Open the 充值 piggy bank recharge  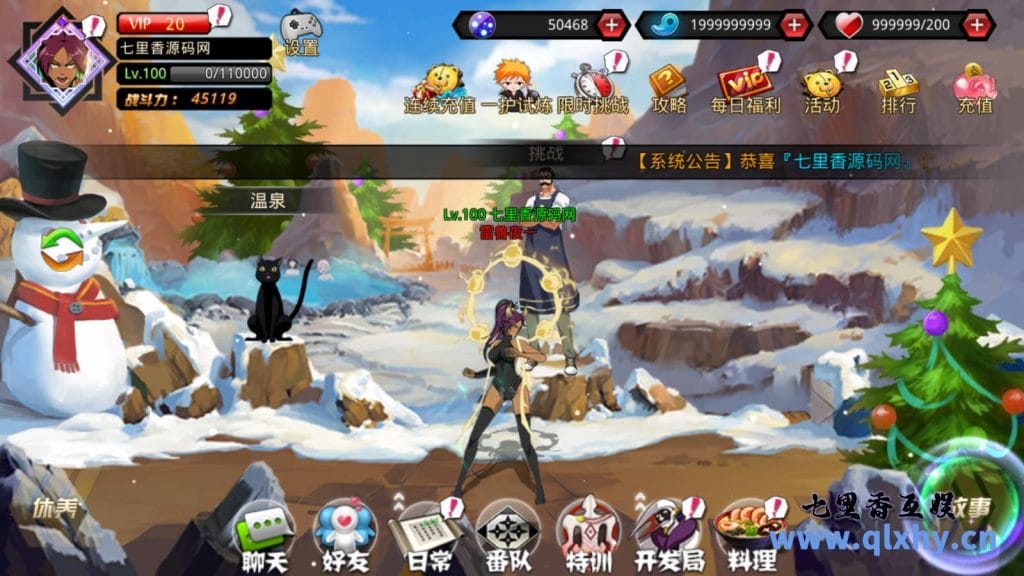point(974,87)
